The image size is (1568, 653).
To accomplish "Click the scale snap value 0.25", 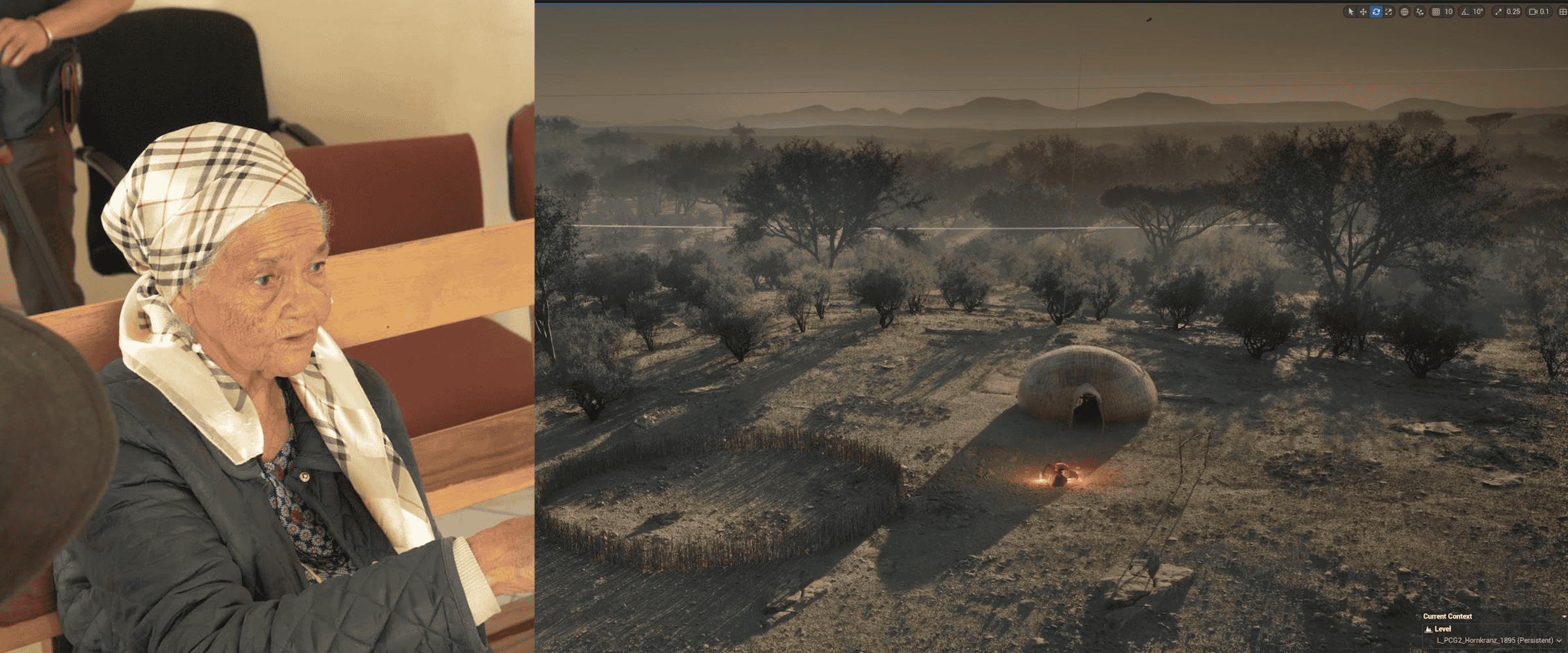I will click(x=1514, y=11).
